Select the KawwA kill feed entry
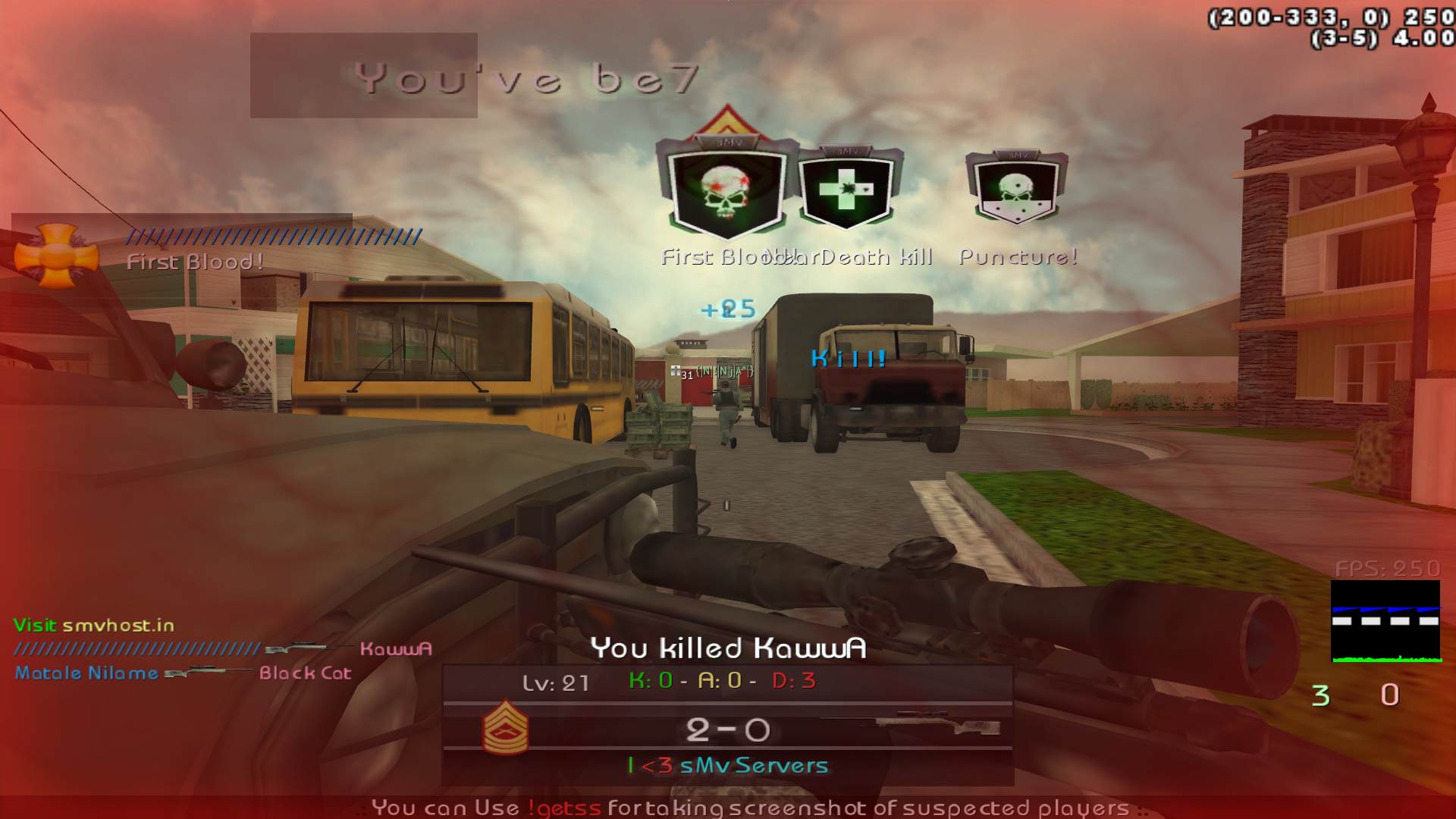The image size is (1456, 819). (394, 648)
